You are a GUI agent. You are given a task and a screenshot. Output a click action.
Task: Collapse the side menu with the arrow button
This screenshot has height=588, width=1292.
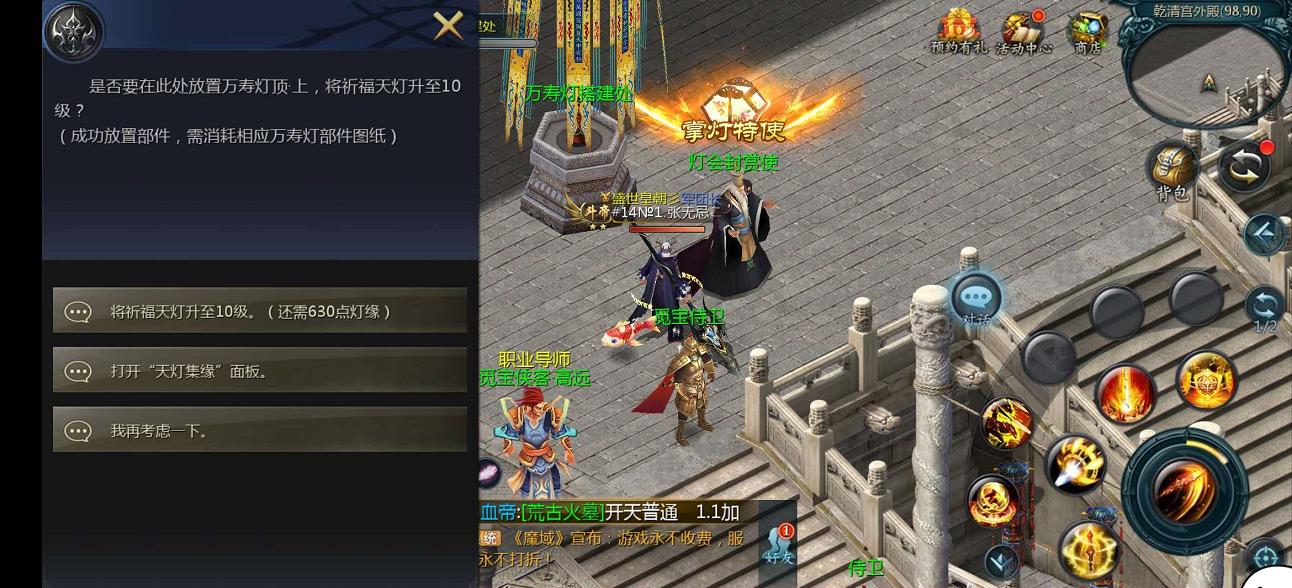(1265, 234)
